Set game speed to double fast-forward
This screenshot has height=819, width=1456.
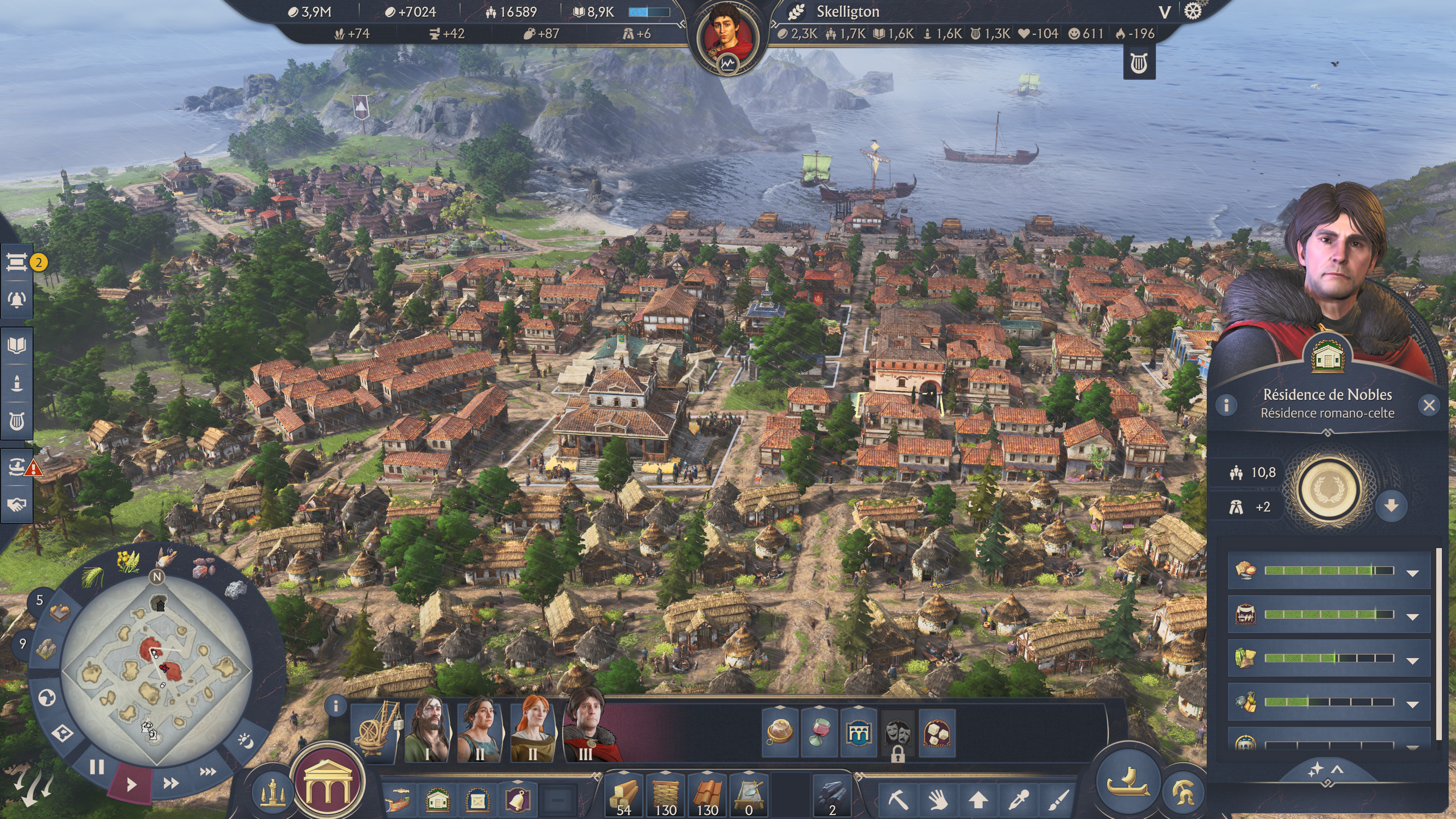point(171,784)
